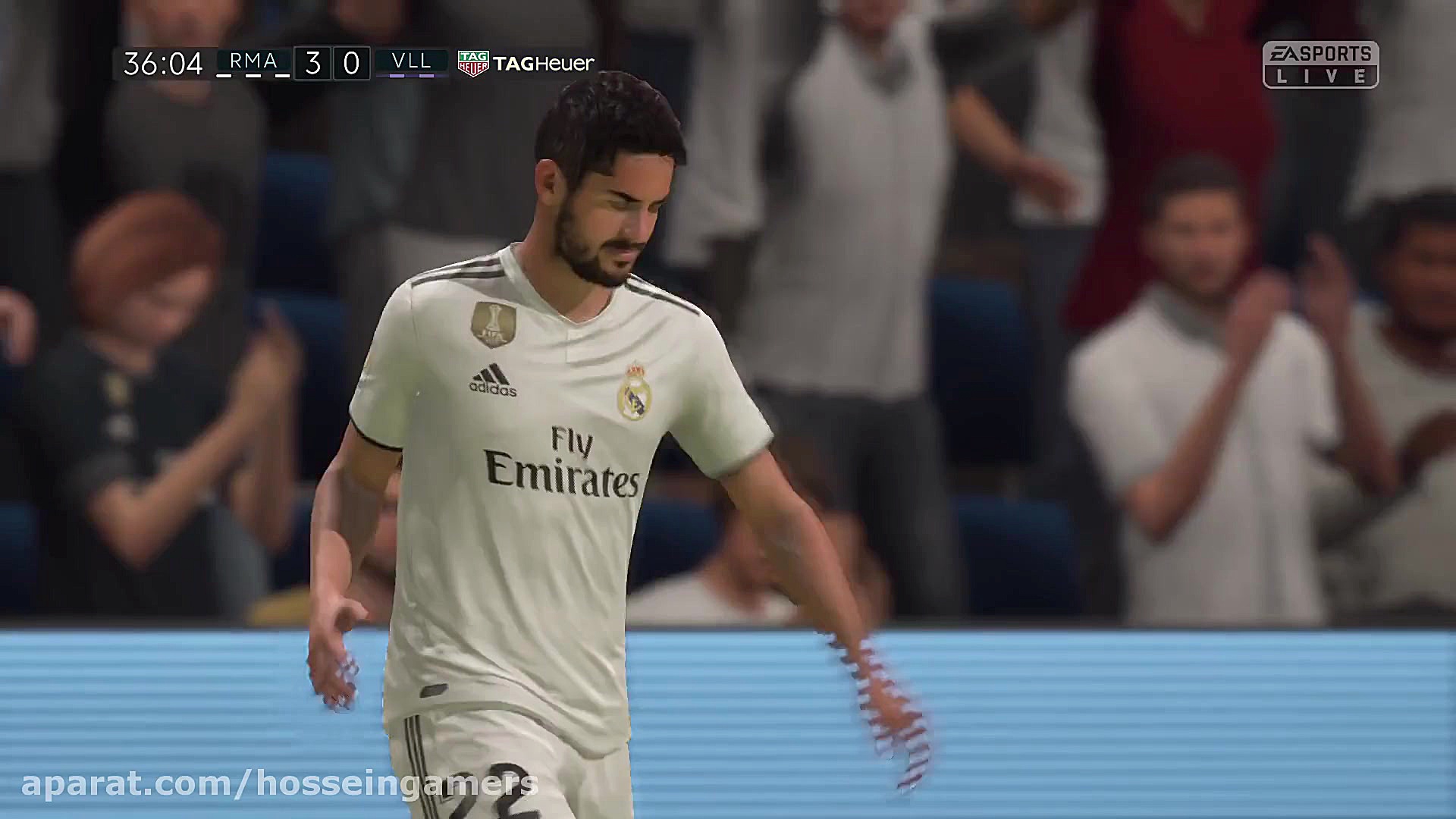Image resolution: width=1456 pixels, height=819 pixels.
Task: Click the TAG Heuer sponsor logo
Action: [x=526, y=64]
